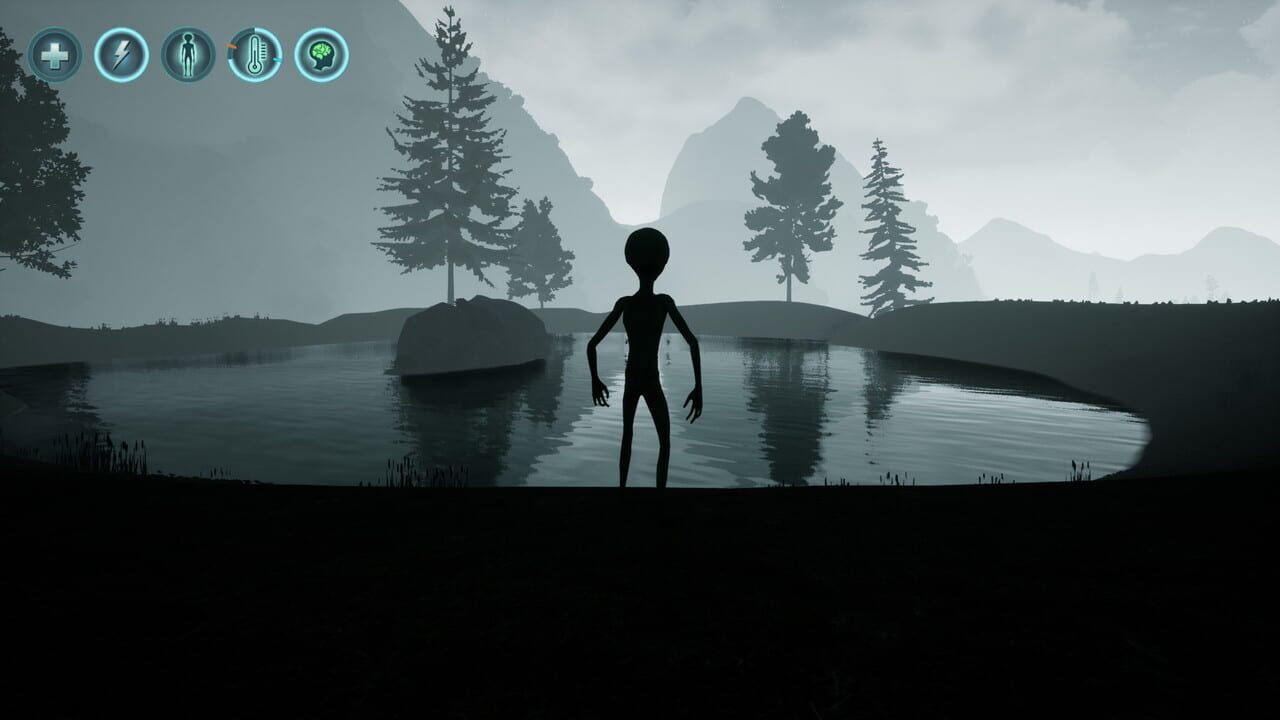Select the energy lightning bolt icon
1280x720 pixels.
120,56
